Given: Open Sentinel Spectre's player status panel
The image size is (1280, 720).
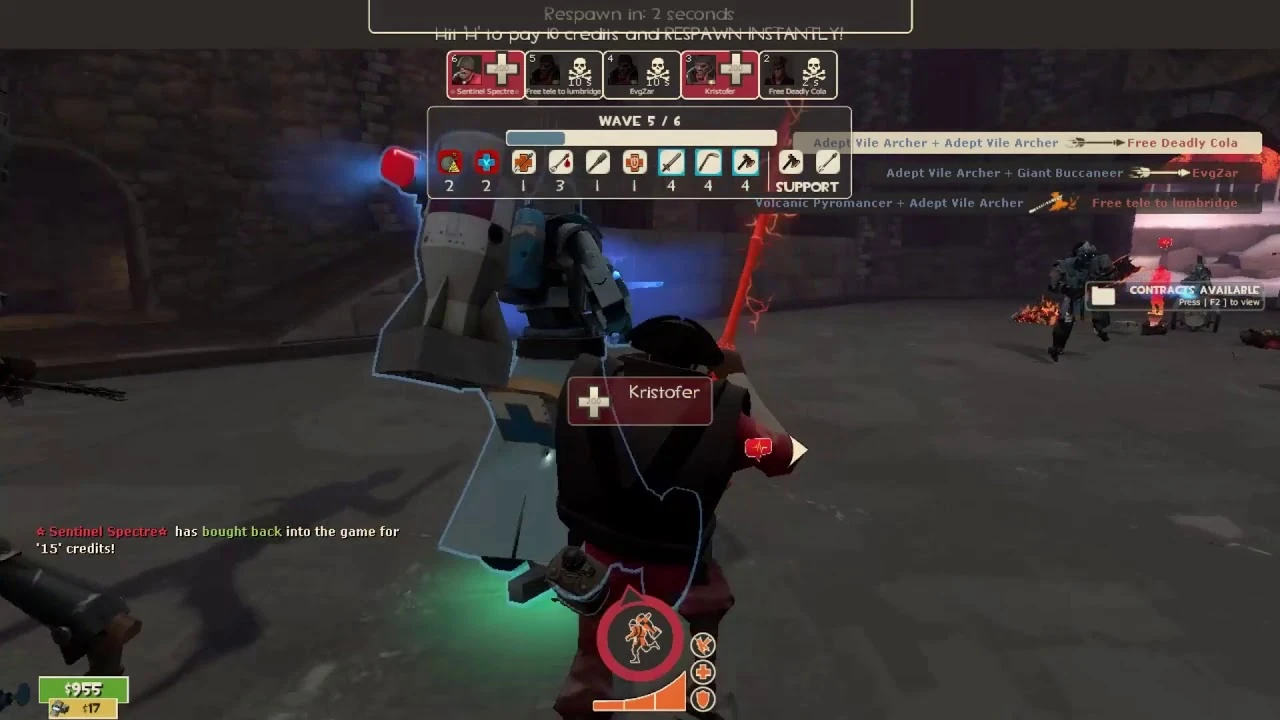Looking at the screenshot, I should coord(485,74).
